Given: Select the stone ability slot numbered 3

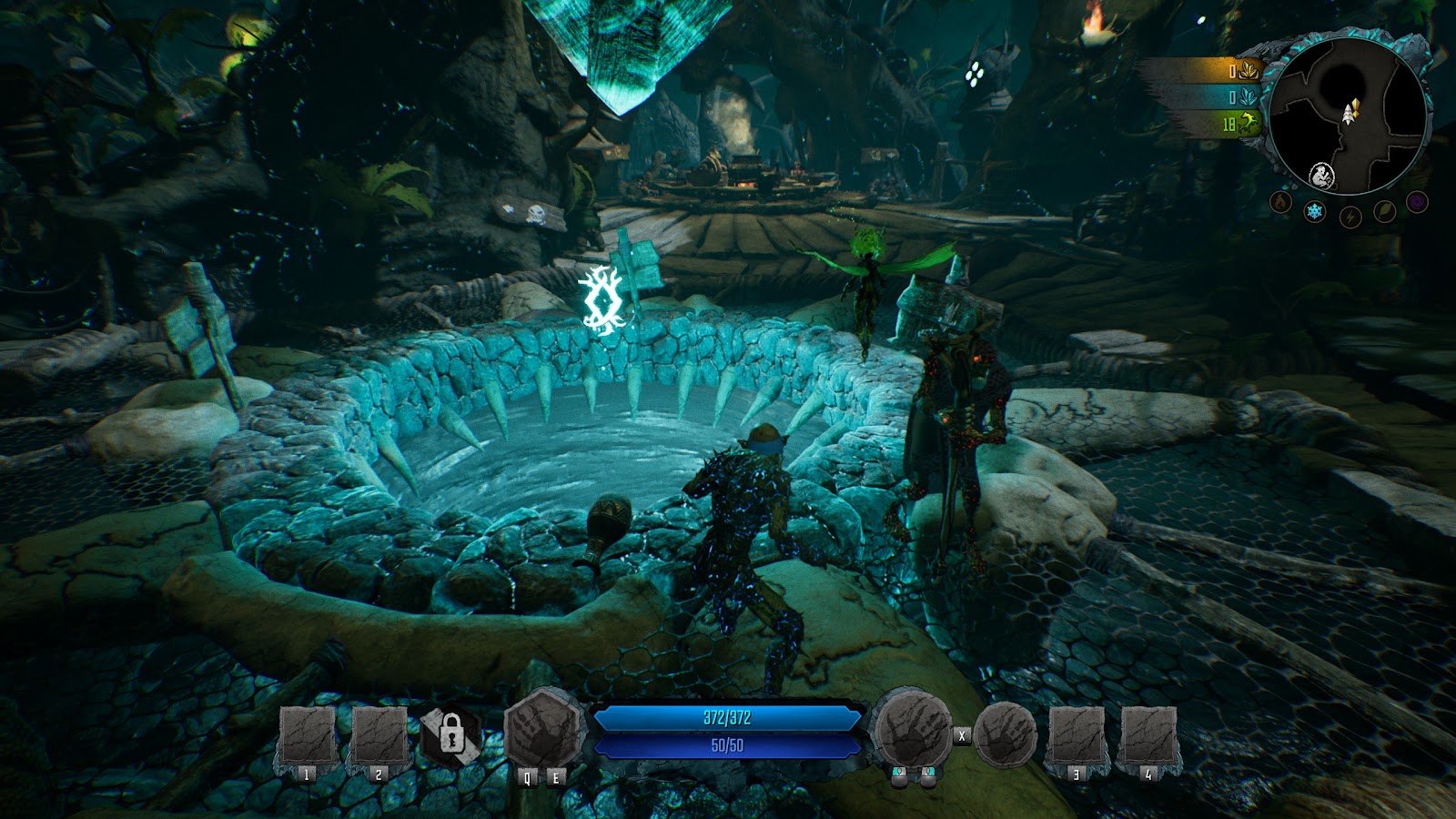Looking at the screenshot, I should point(1077,736).
